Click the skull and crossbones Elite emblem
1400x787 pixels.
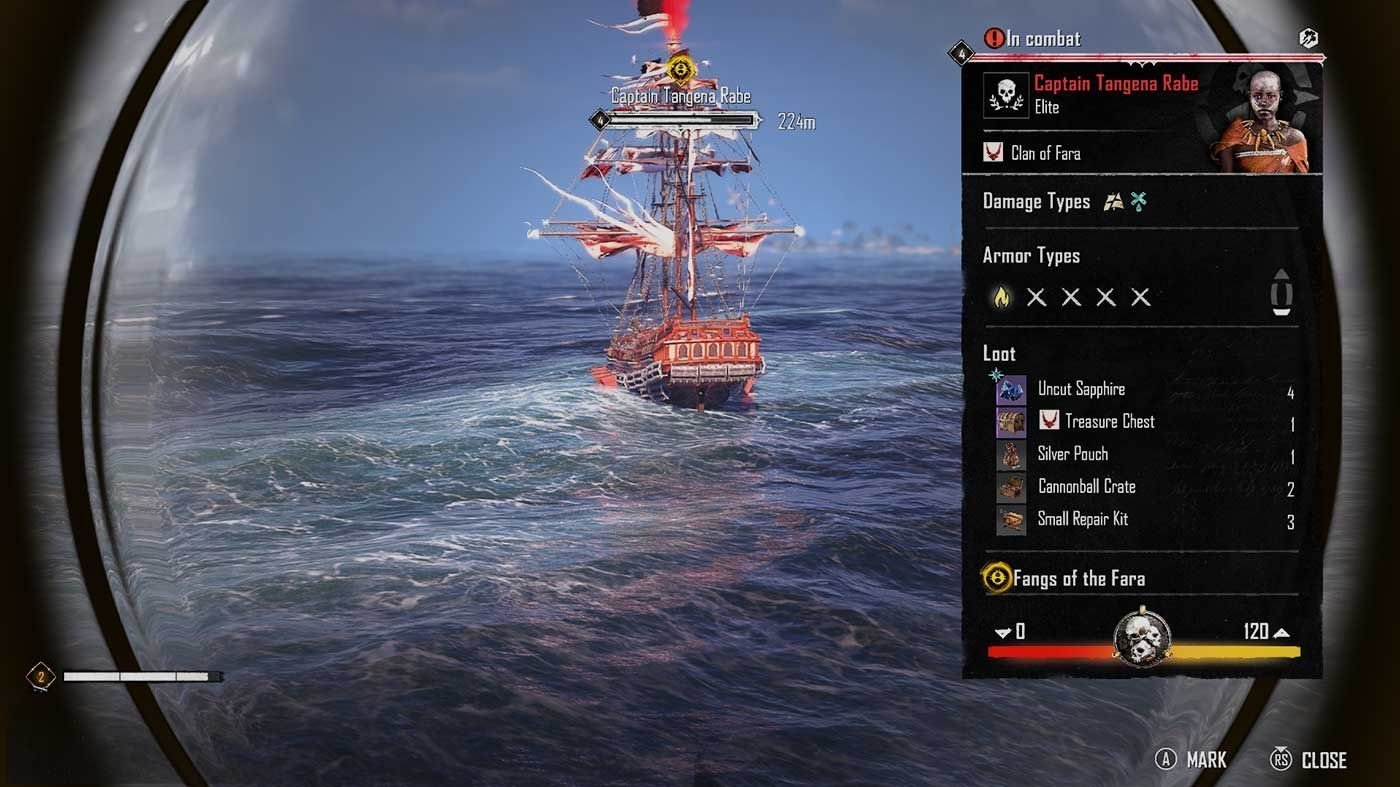[x=1004, y=95]
